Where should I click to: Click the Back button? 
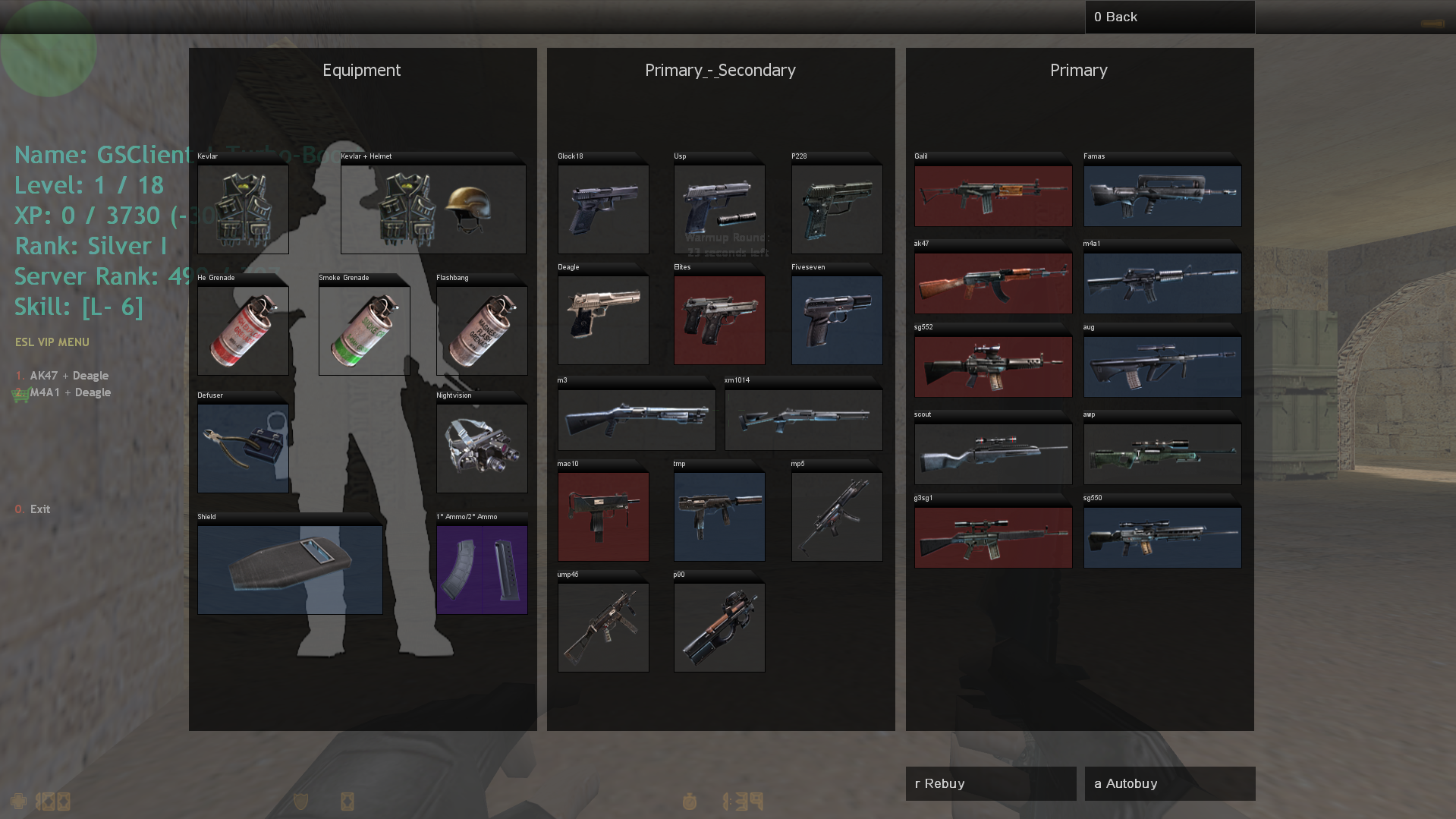pyautogui.click(x=1169, y=17)
